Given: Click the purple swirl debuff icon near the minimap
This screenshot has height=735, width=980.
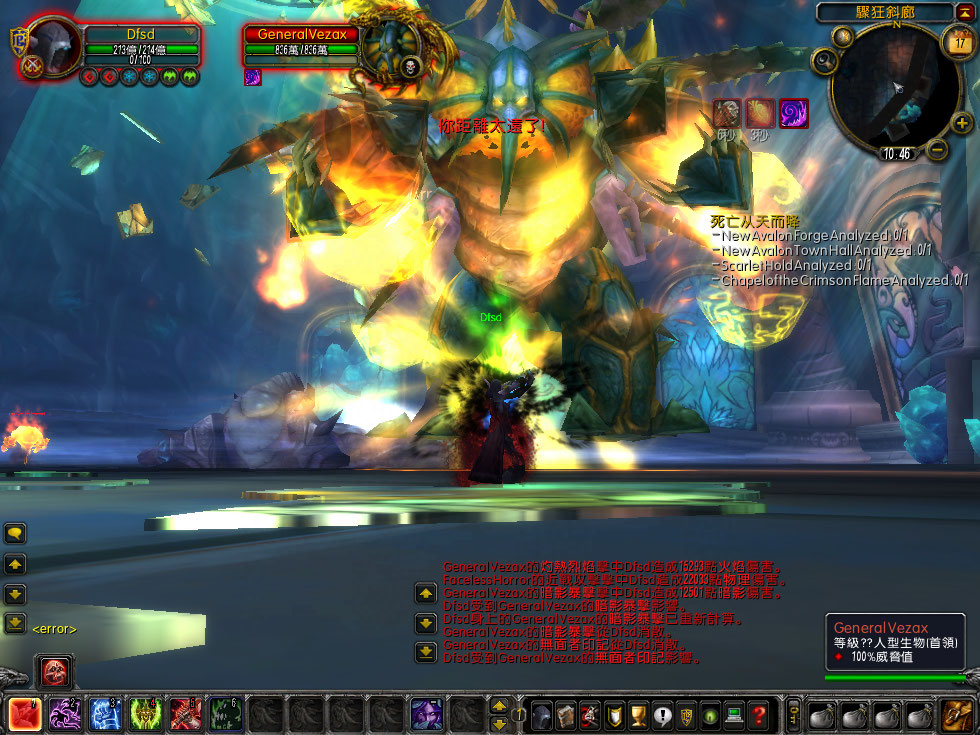Looking at the screenshot, I should (793, 112).
